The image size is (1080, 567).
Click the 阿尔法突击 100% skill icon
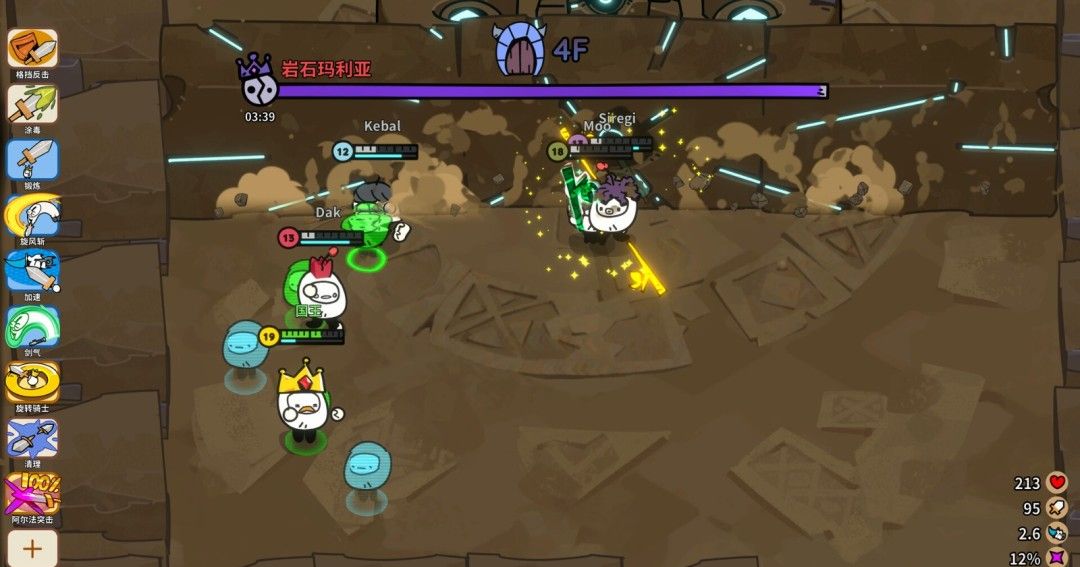coord(33,494)
